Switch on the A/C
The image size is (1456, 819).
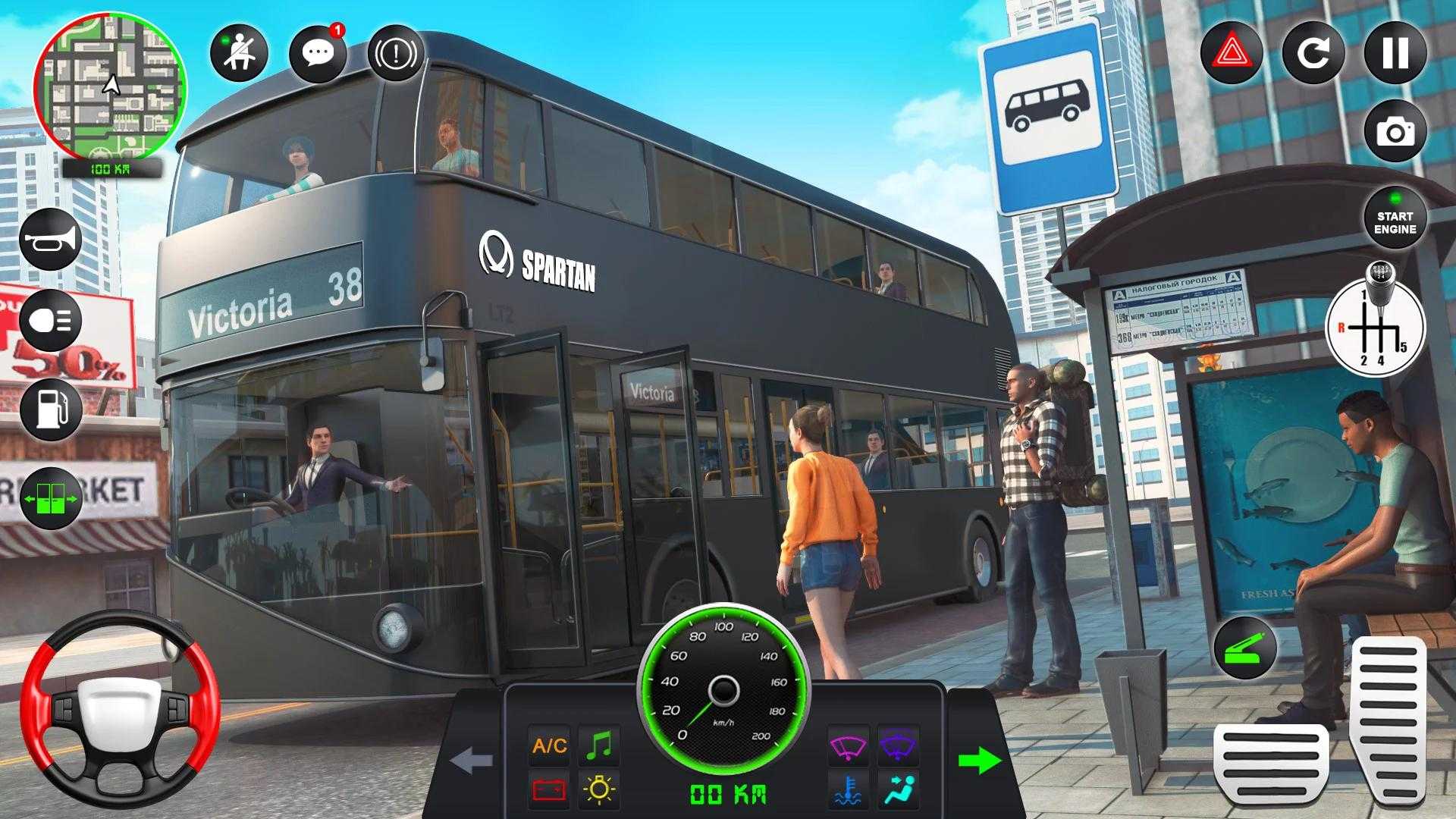click(x=550, y=746)
